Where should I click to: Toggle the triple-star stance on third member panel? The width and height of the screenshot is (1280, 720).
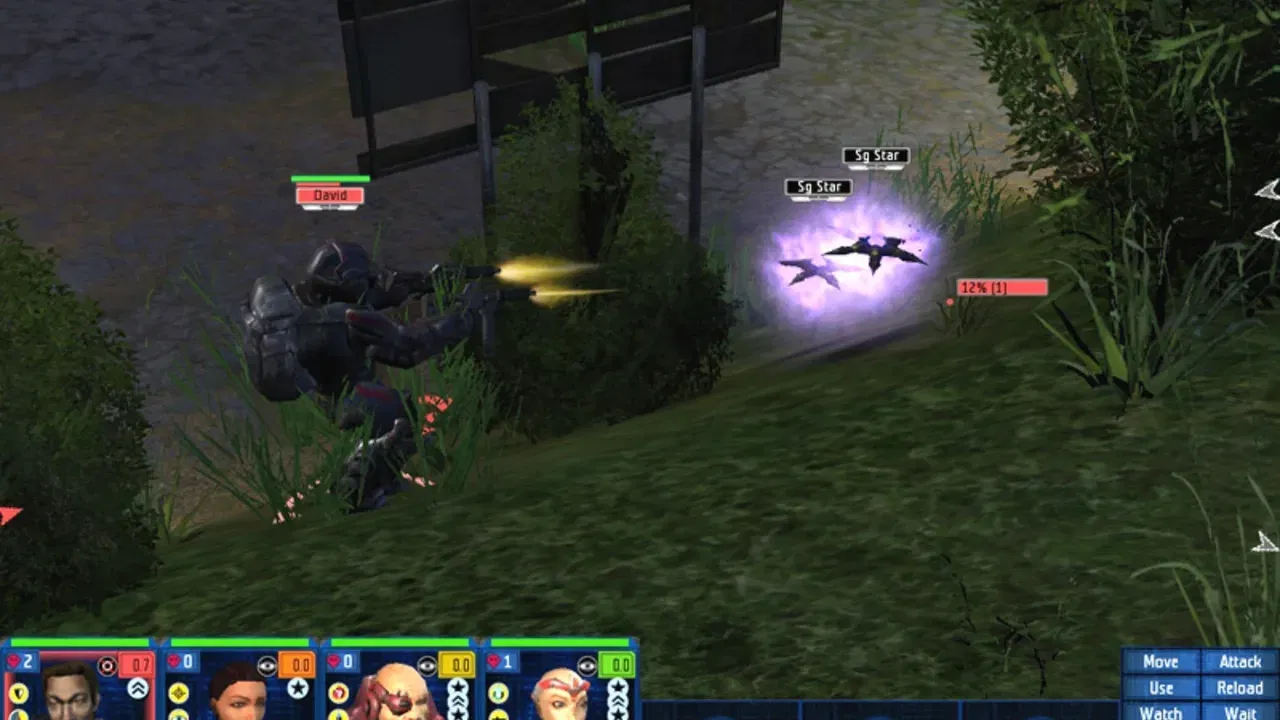[459, 700]
